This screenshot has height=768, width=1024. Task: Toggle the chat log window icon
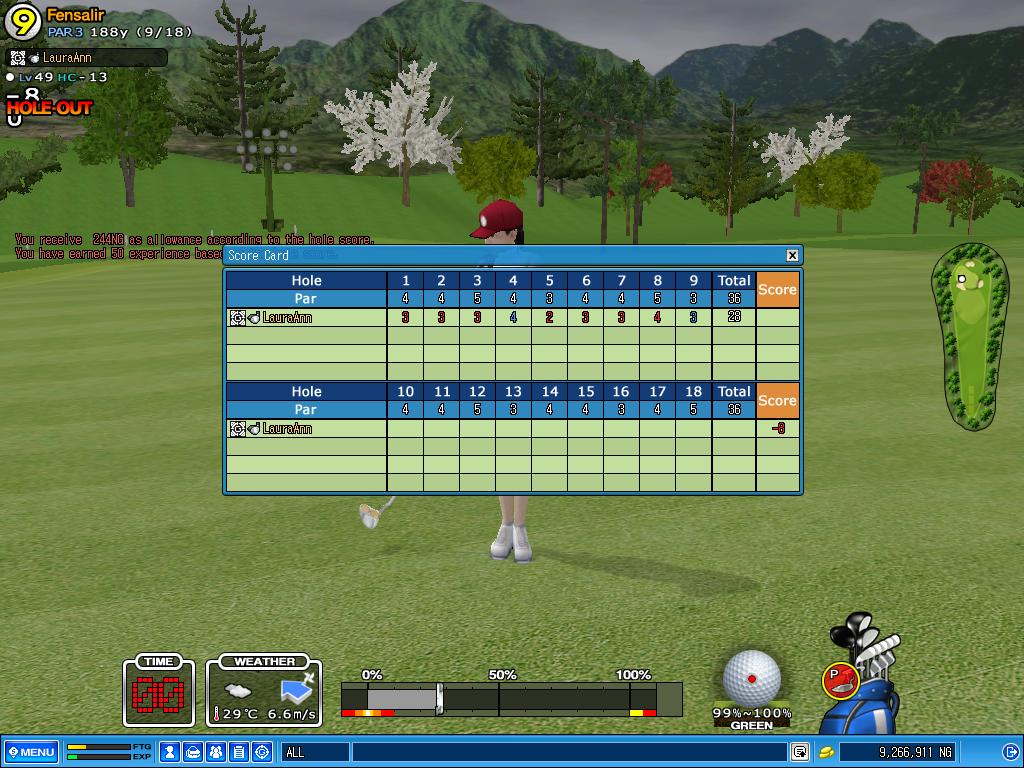tap(800, 752)
